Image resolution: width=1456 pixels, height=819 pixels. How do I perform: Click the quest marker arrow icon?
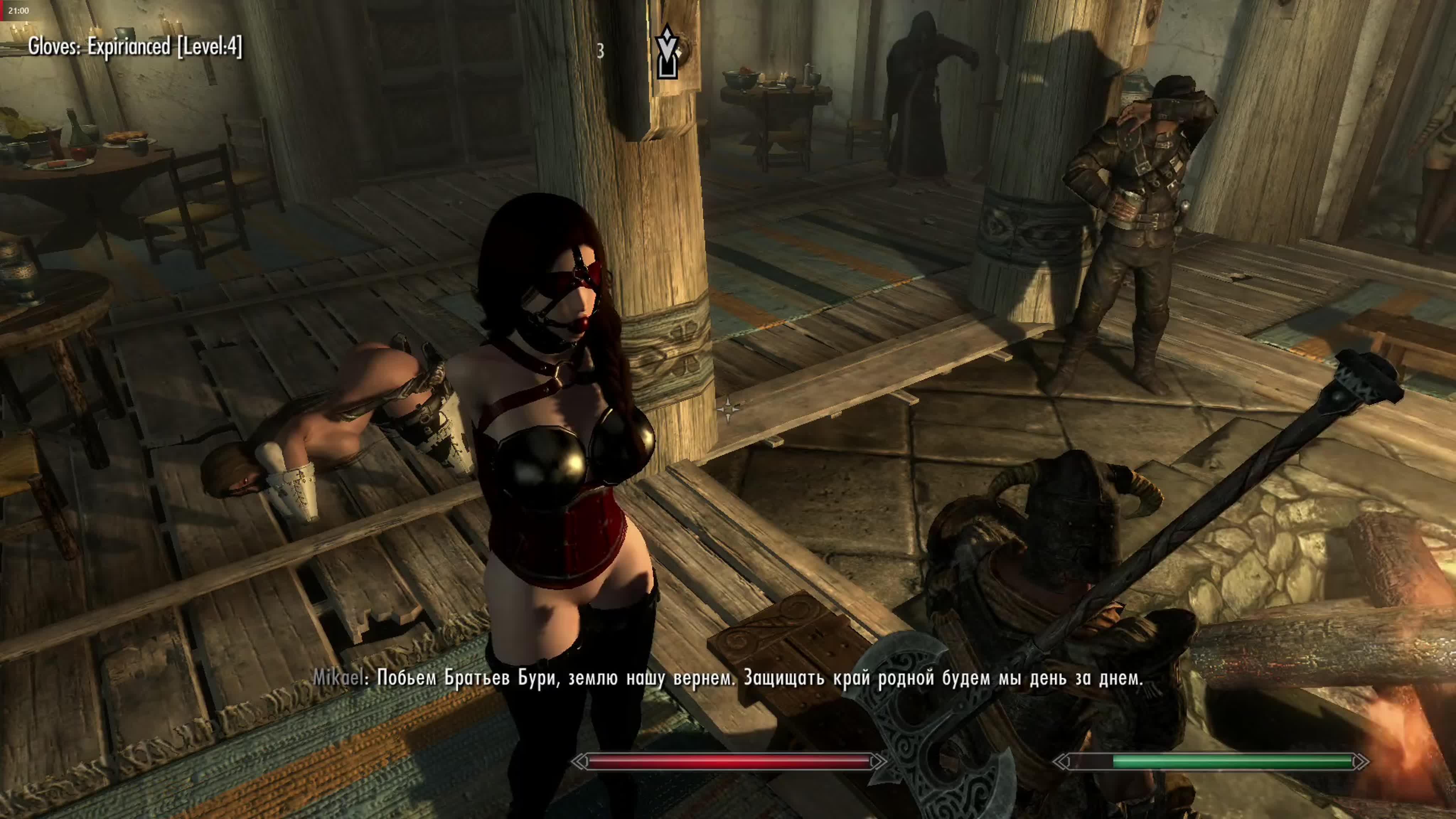coord(667,52)
